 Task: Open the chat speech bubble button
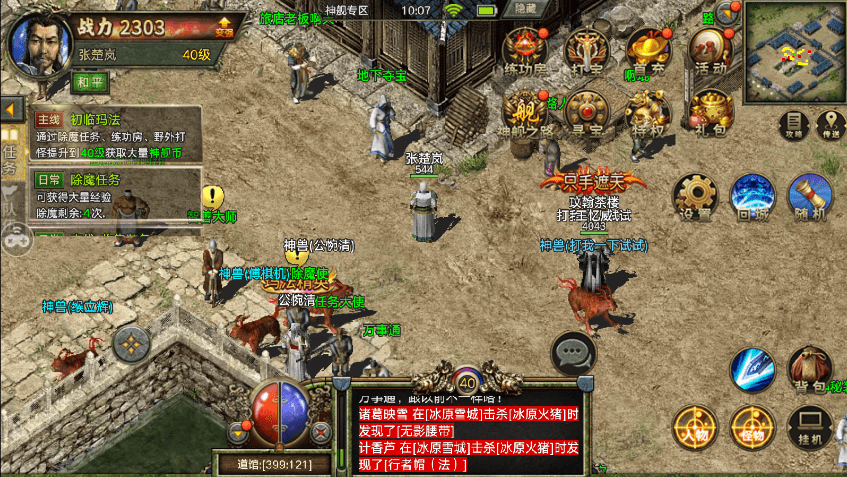tap(574, 352)
